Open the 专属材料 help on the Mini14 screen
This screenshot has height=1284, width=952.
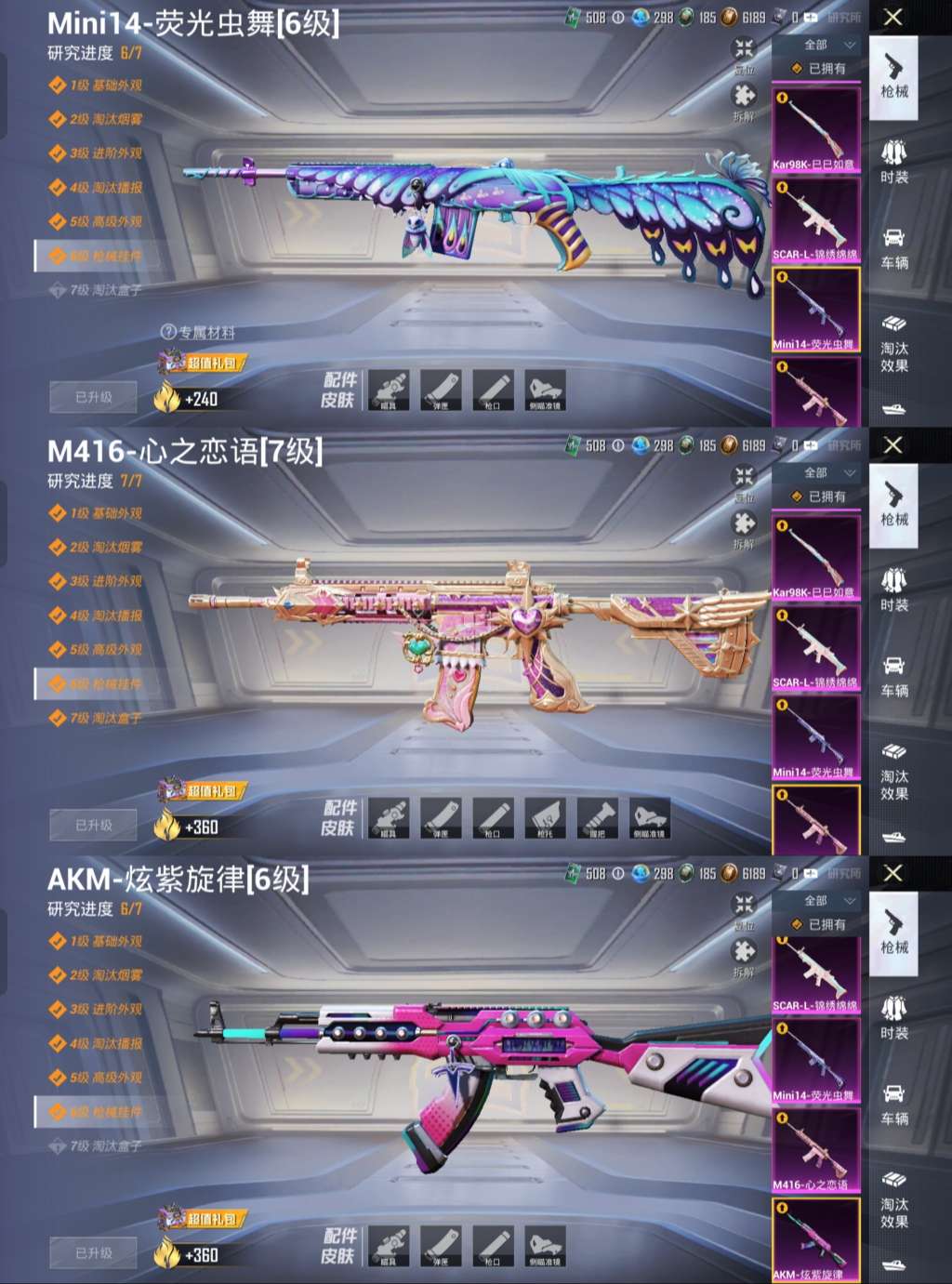click(x=197, y=332)
